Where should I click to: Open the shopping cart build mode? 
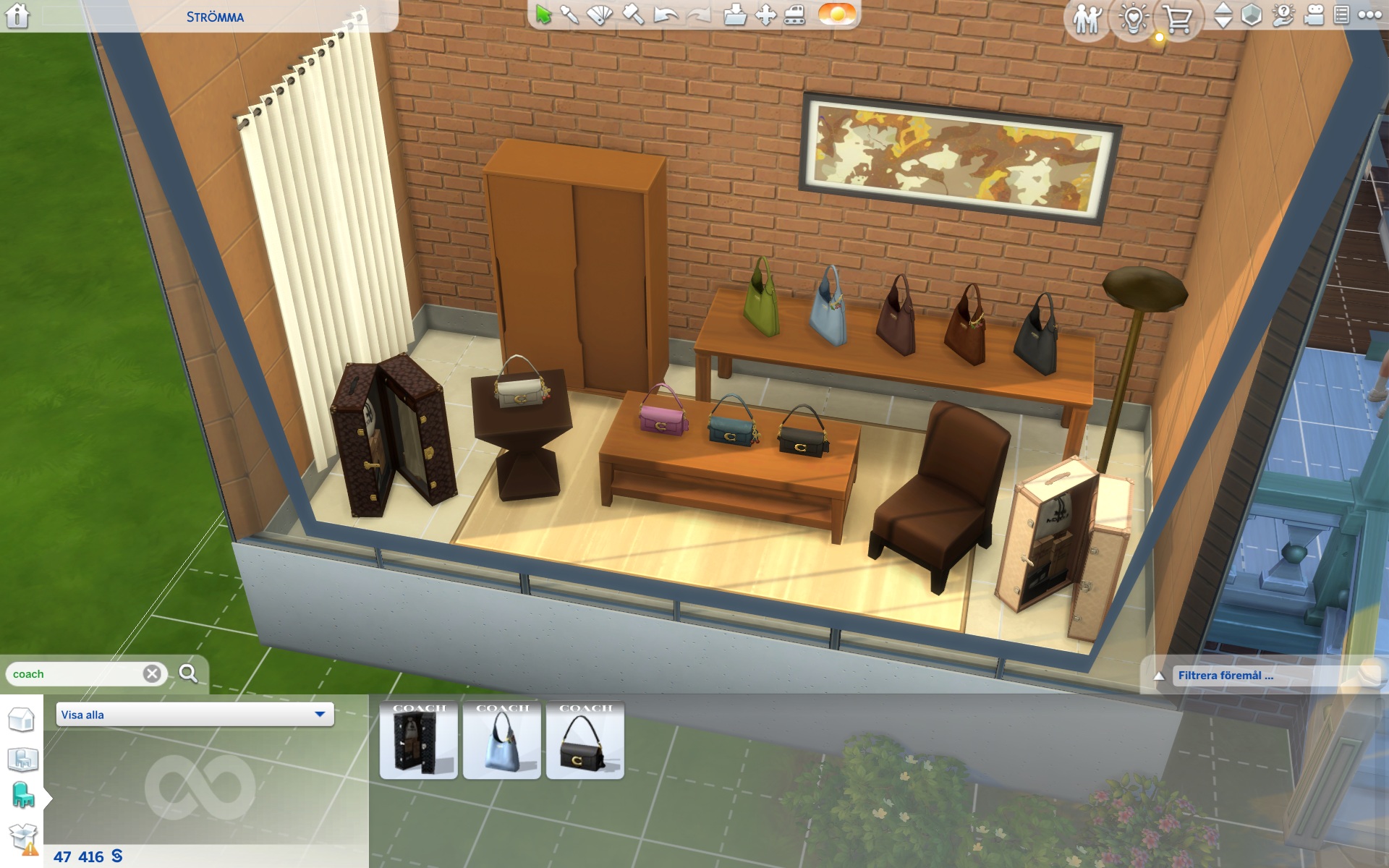(1178, 19)
